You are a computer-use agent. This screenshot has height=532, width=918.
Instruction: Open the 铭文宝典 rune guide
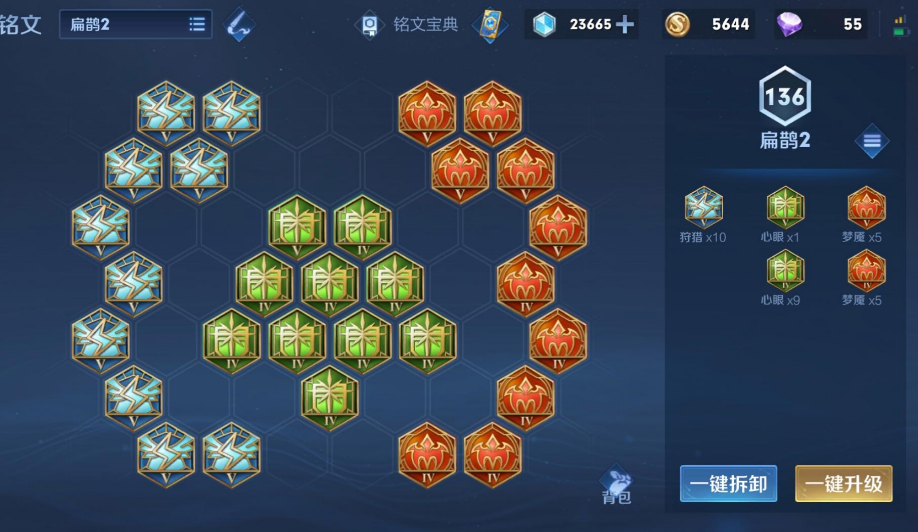pos(409,24)
